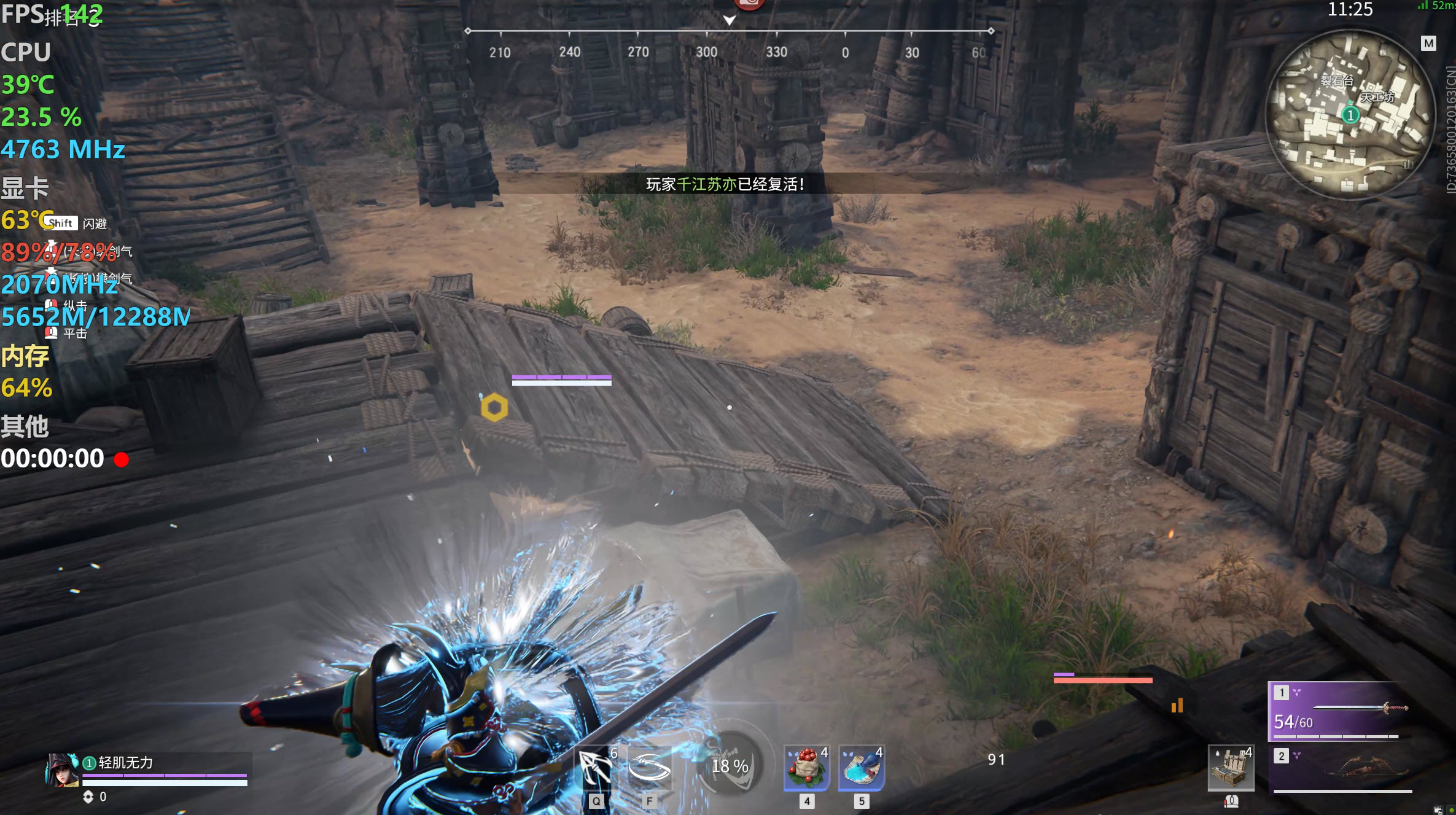
Task: Select the weapon repair kit slot
Action: click(x=1231, y=768)
